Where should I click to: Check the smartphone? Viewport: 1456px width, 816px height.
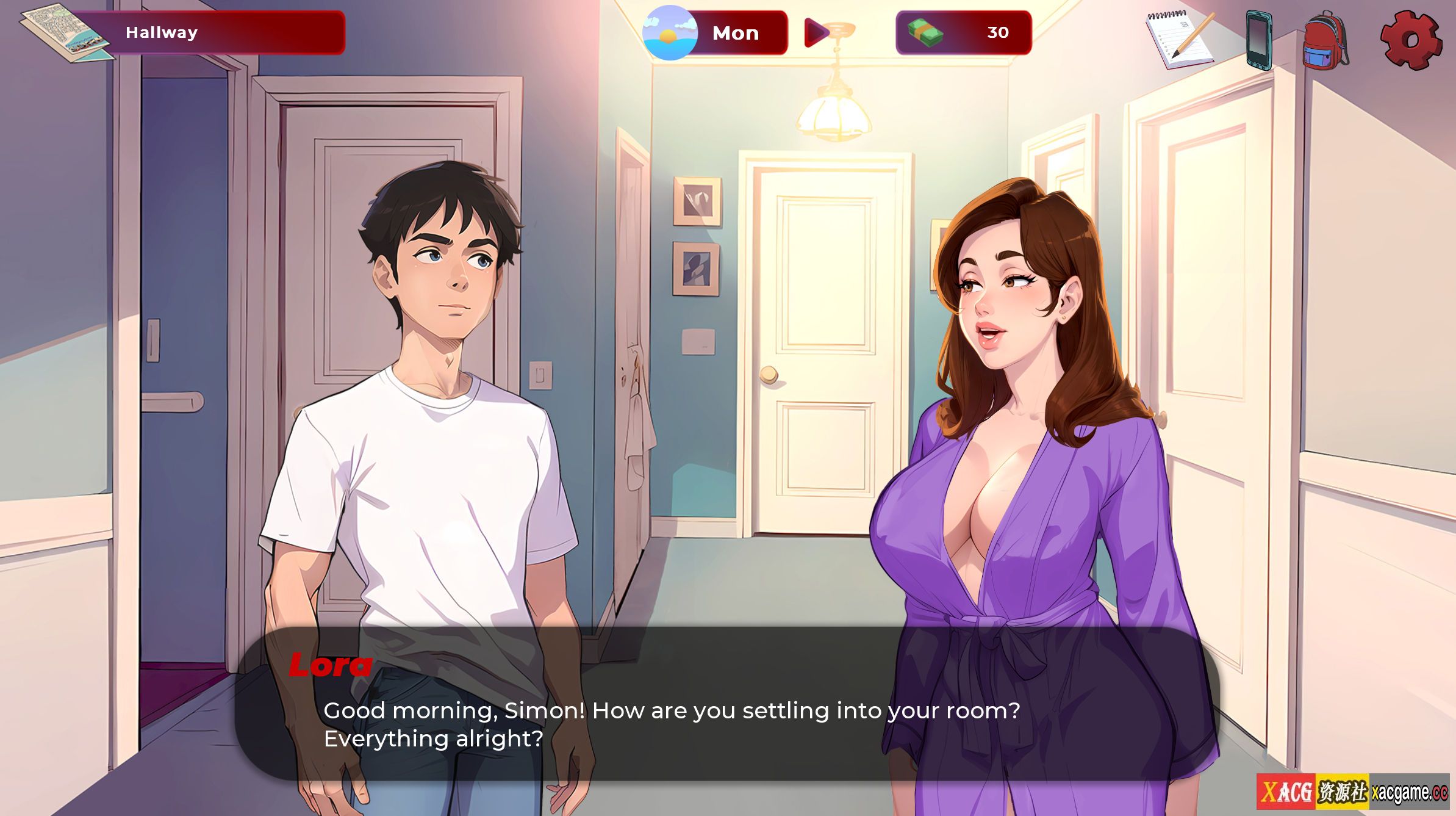point(1258,40)
